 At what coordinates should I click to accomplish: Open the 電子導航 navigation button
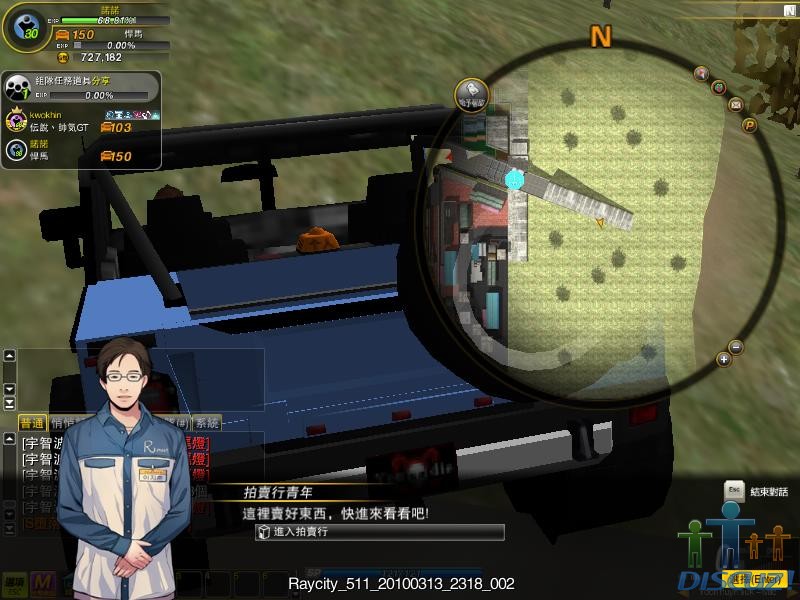click(471, 93)
